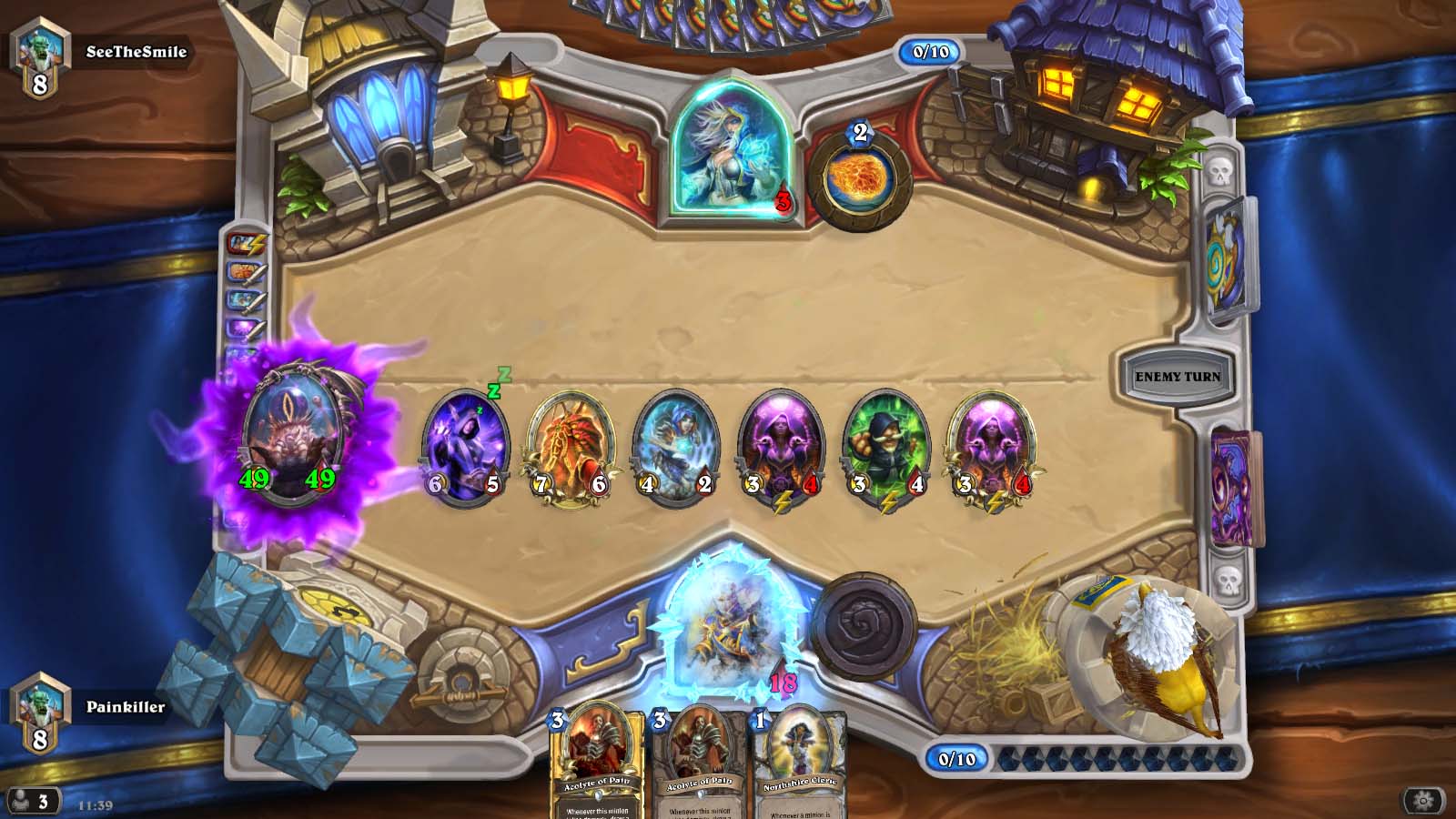
Task: Open the settings gear menu
Action: 1423,800
